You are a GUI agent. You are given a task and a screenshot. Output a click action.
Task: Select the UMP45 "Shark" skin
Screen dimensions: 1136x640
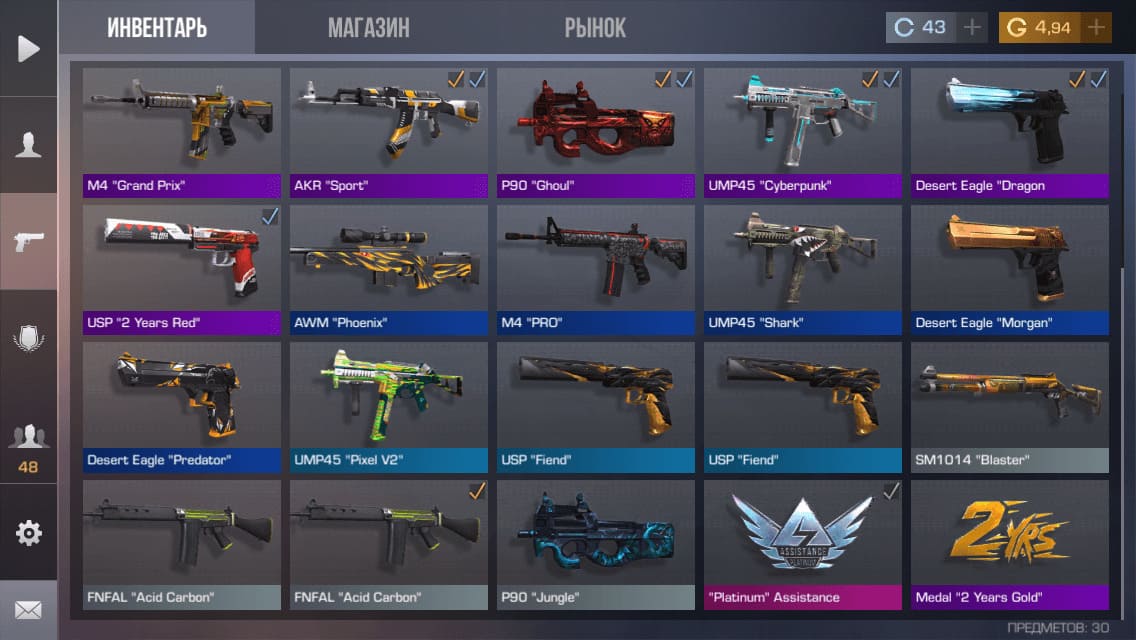coord(803,268)
